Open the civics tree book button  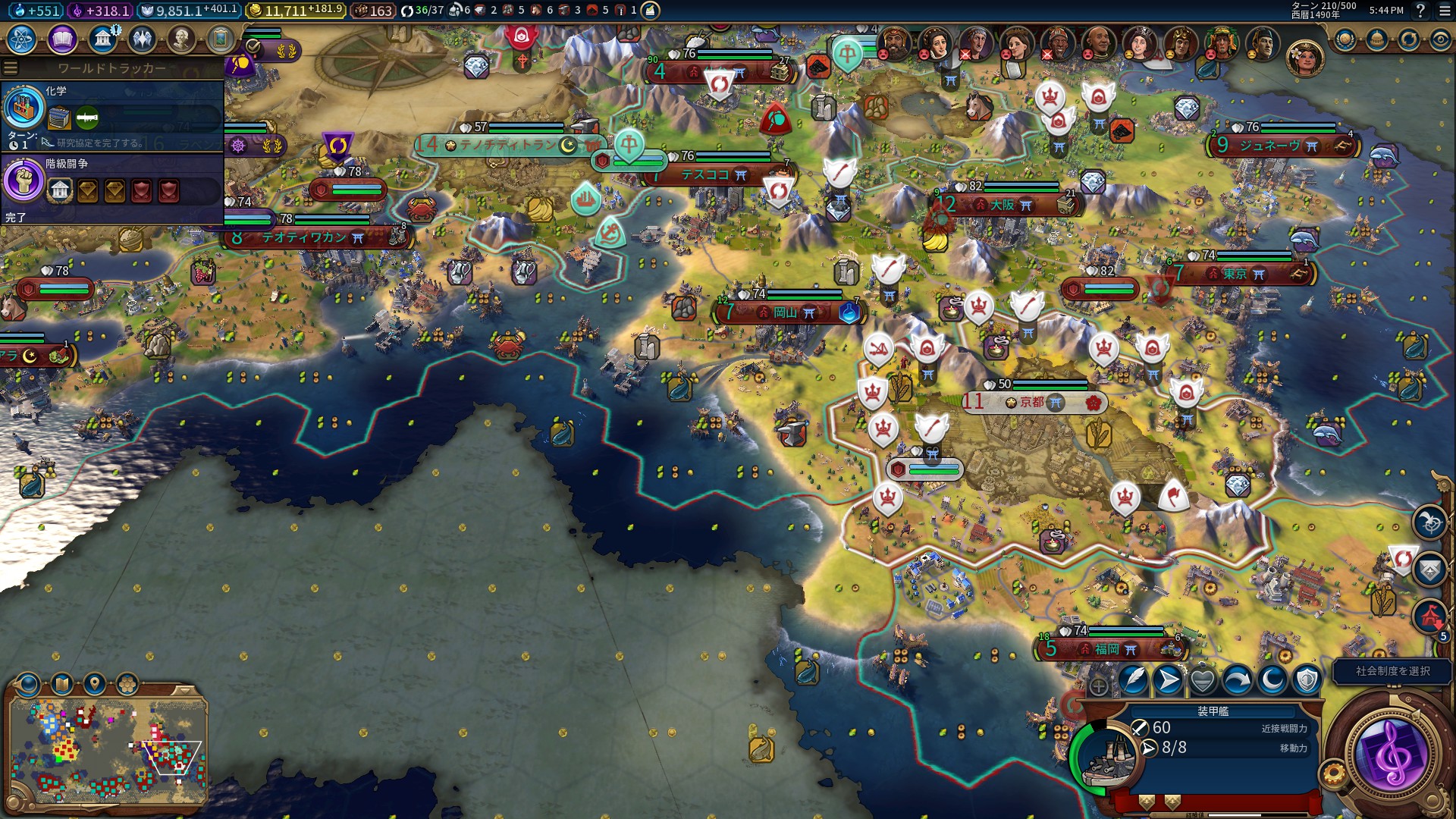click(x=62, y=39)
